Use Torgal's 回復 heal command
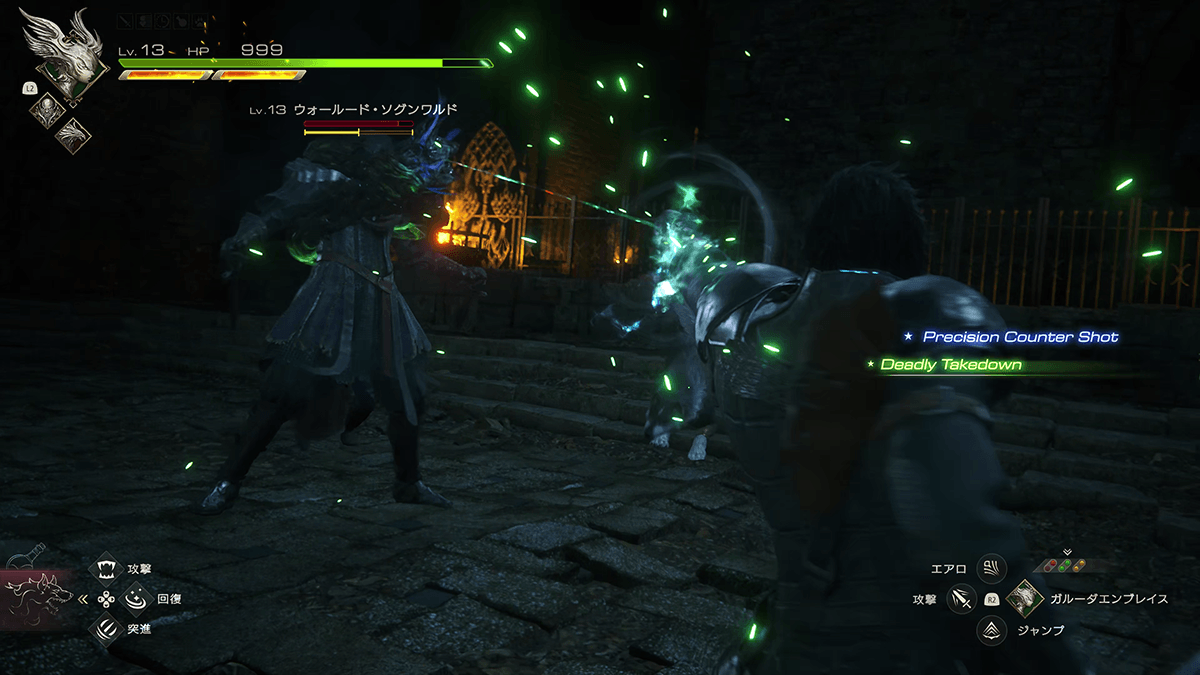The image size is (1200, 675). [134, 598]
